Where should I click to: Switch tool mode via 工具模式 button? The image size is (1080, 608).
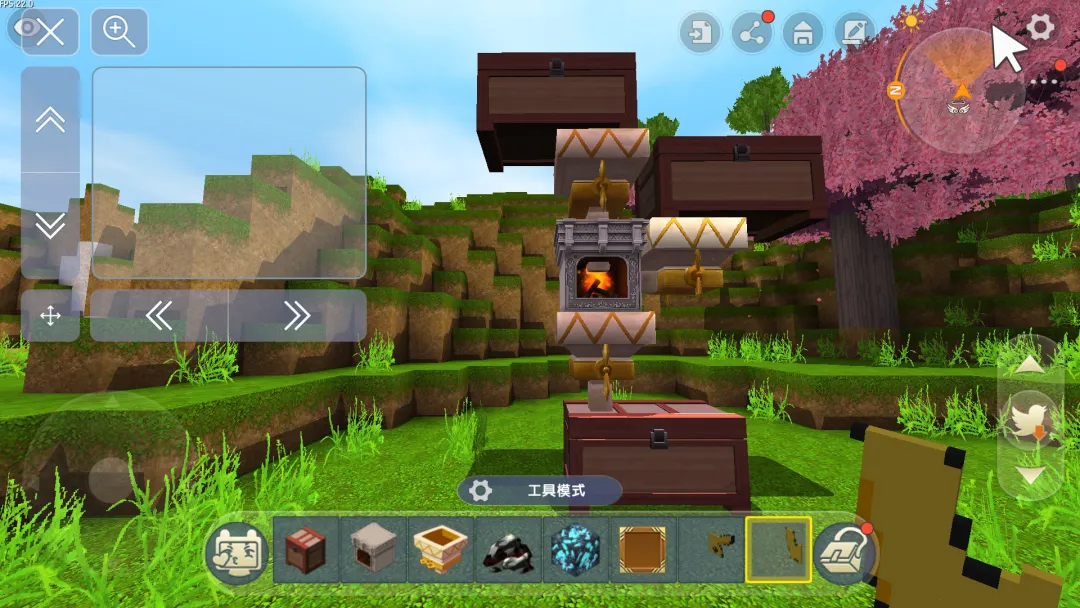tap(540, 491)
